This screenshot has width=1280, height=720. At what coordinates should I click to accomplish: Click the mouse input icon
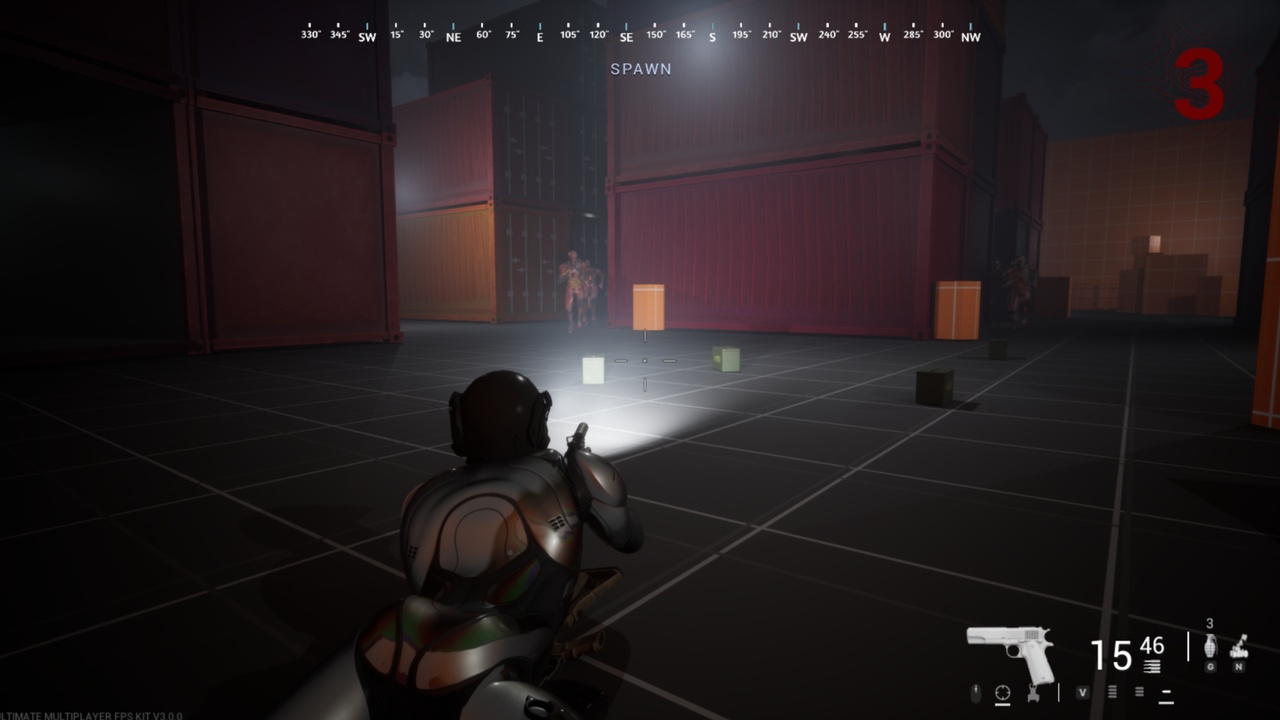(976, 690)
